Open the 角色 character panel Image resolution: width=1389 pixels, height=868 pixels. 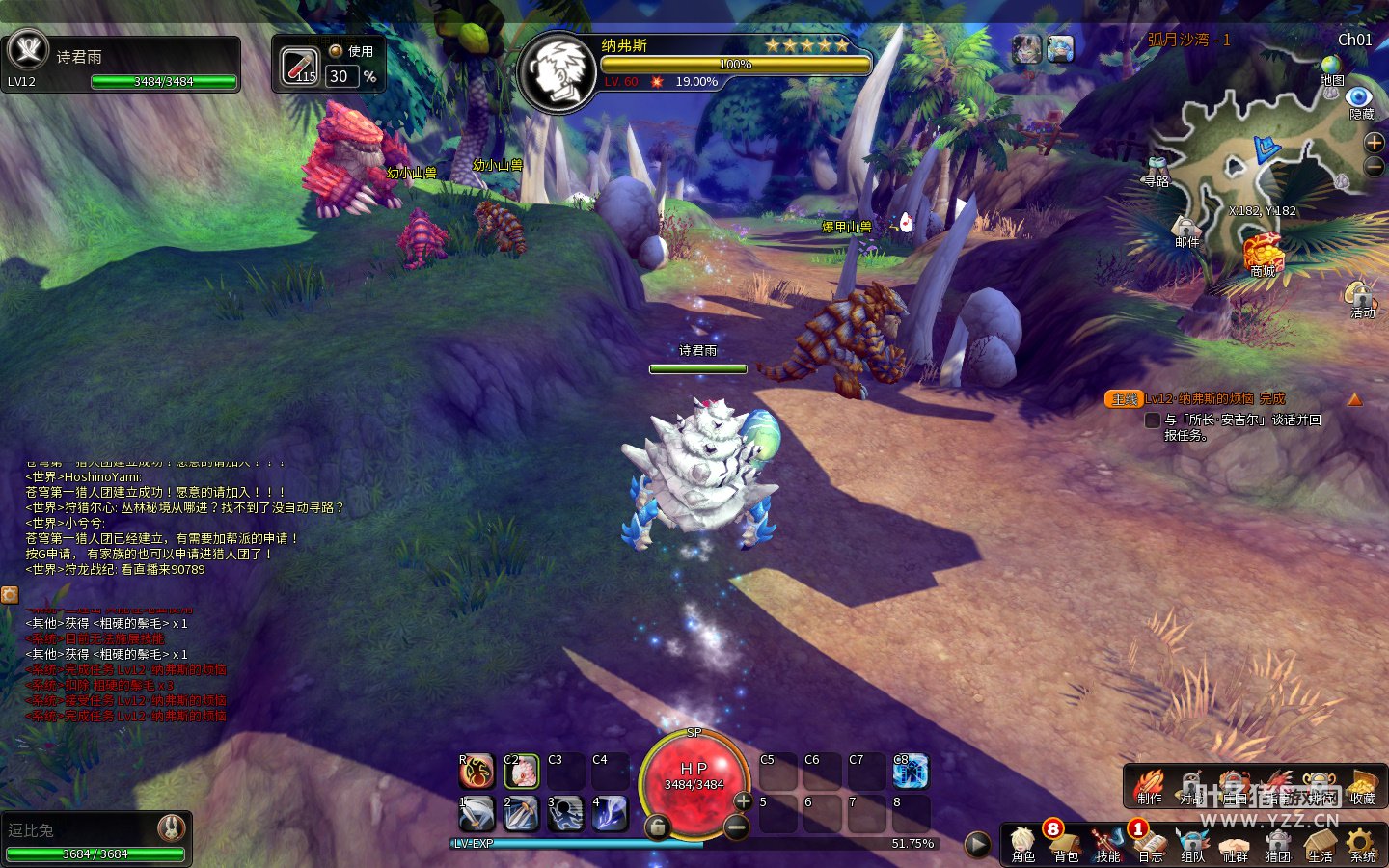pyautogui.click(x=1022, y=844)
